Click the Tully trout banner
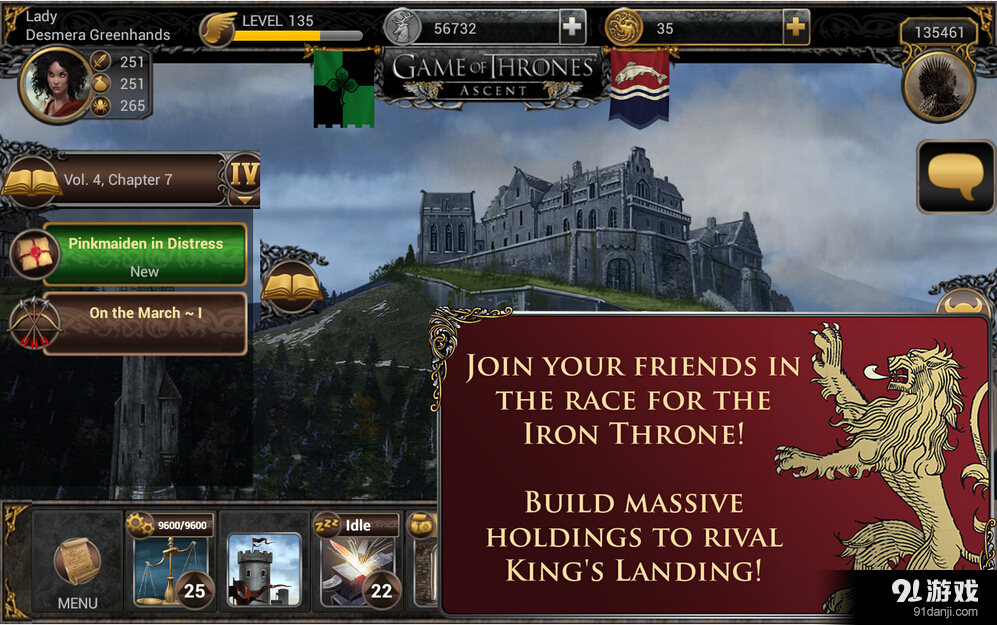The width and height of the screenshot is (997, 625). [639, 88]
